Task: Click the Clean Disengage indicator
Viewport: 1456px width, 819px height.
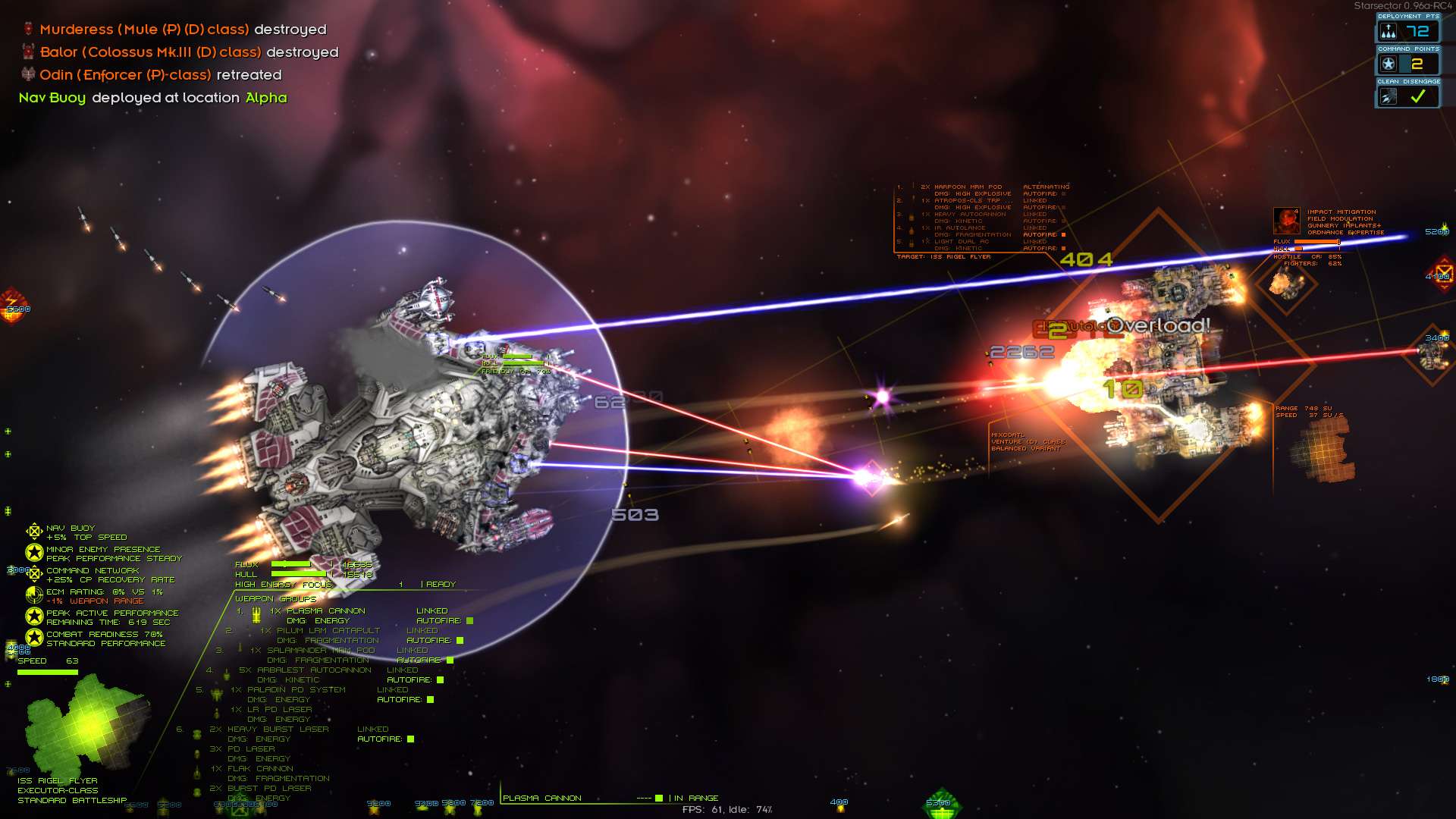Action: click(x=1407, y=96)
